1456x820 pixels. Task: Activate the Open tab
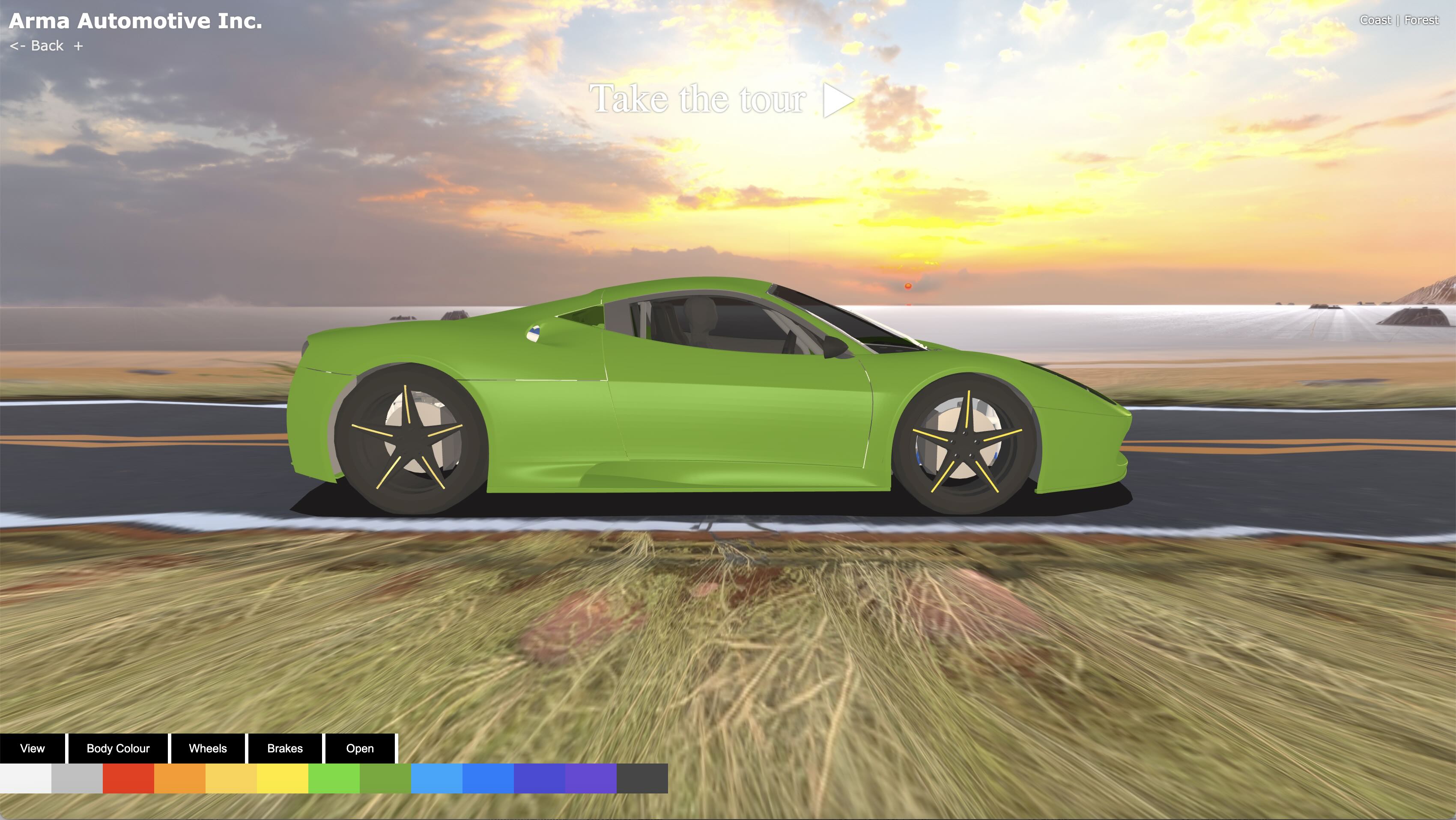(x=359, y=748)
